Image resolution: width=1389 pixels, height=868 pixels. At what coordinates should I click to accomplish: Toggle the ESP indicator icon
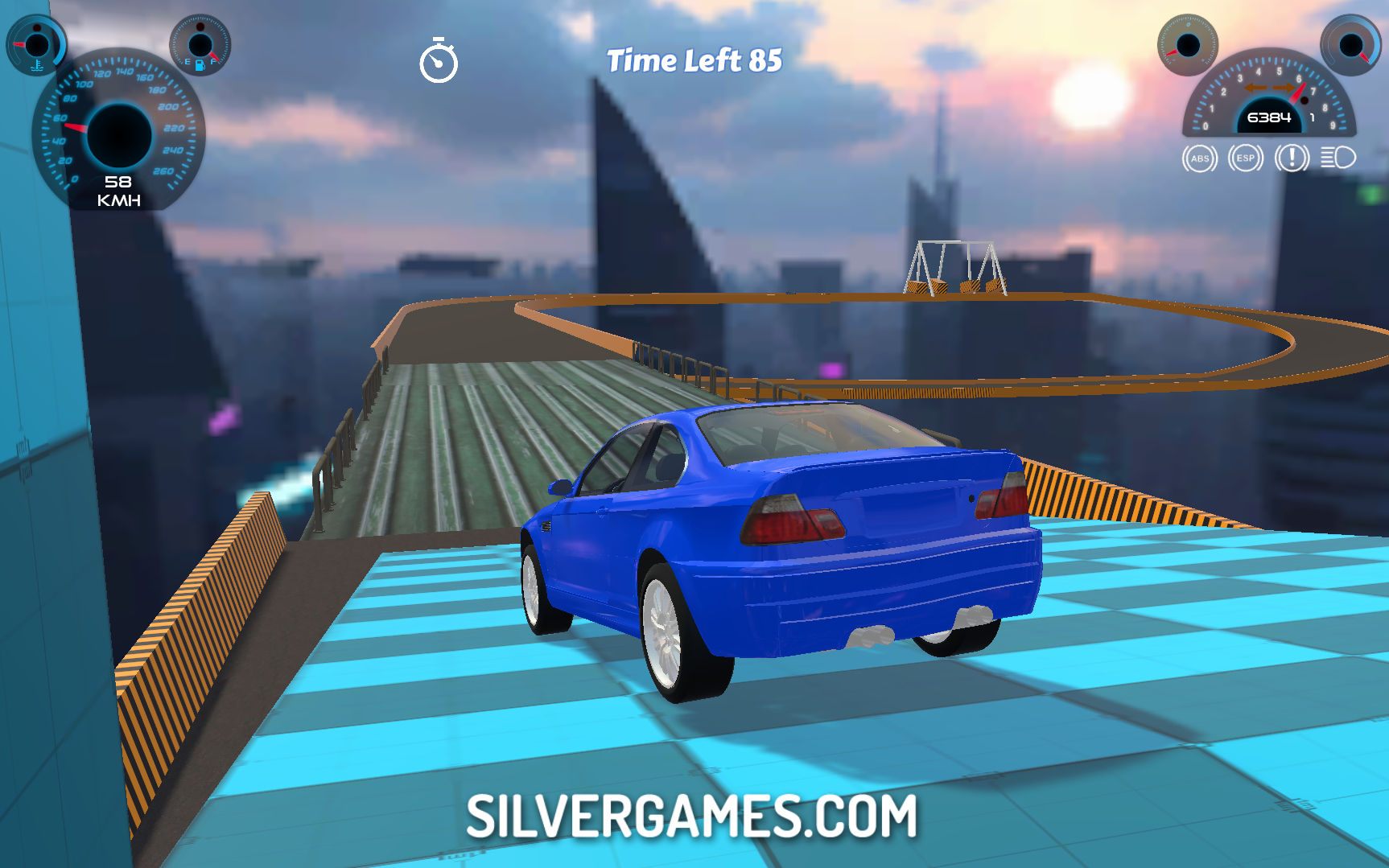pos(1245,158)
